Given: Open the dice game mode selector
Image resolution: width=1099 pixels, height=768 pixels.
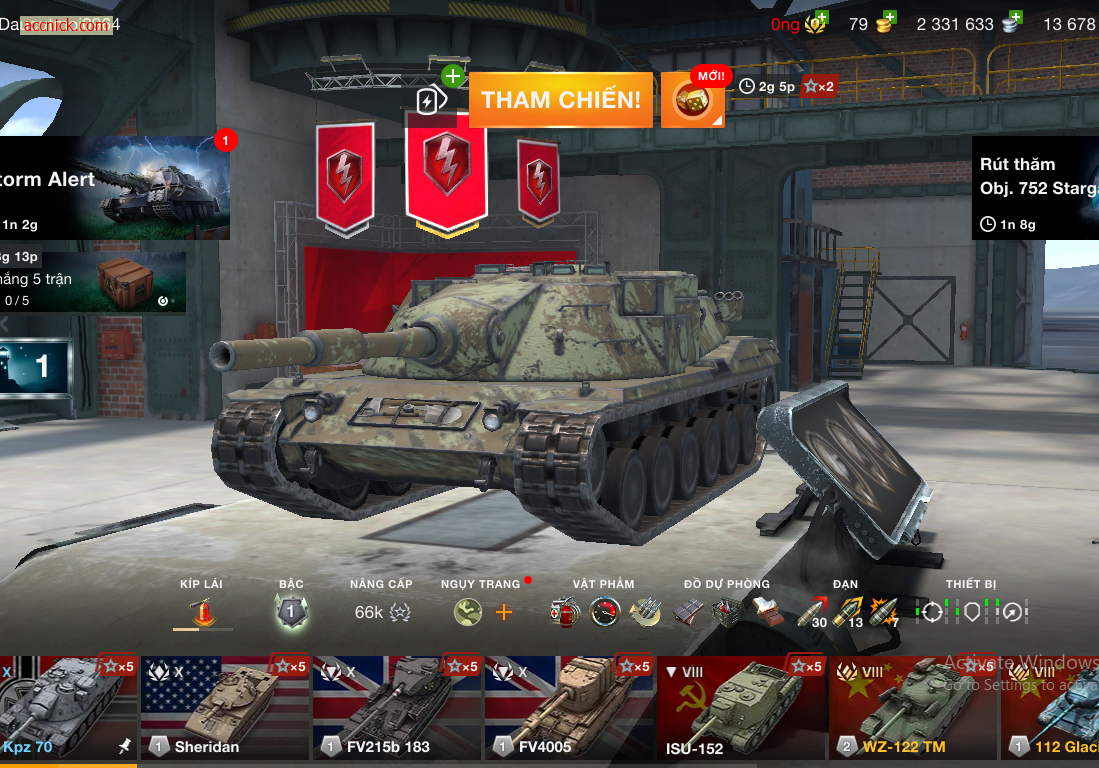Looking at the screenshot, I should tap(692, 100).
